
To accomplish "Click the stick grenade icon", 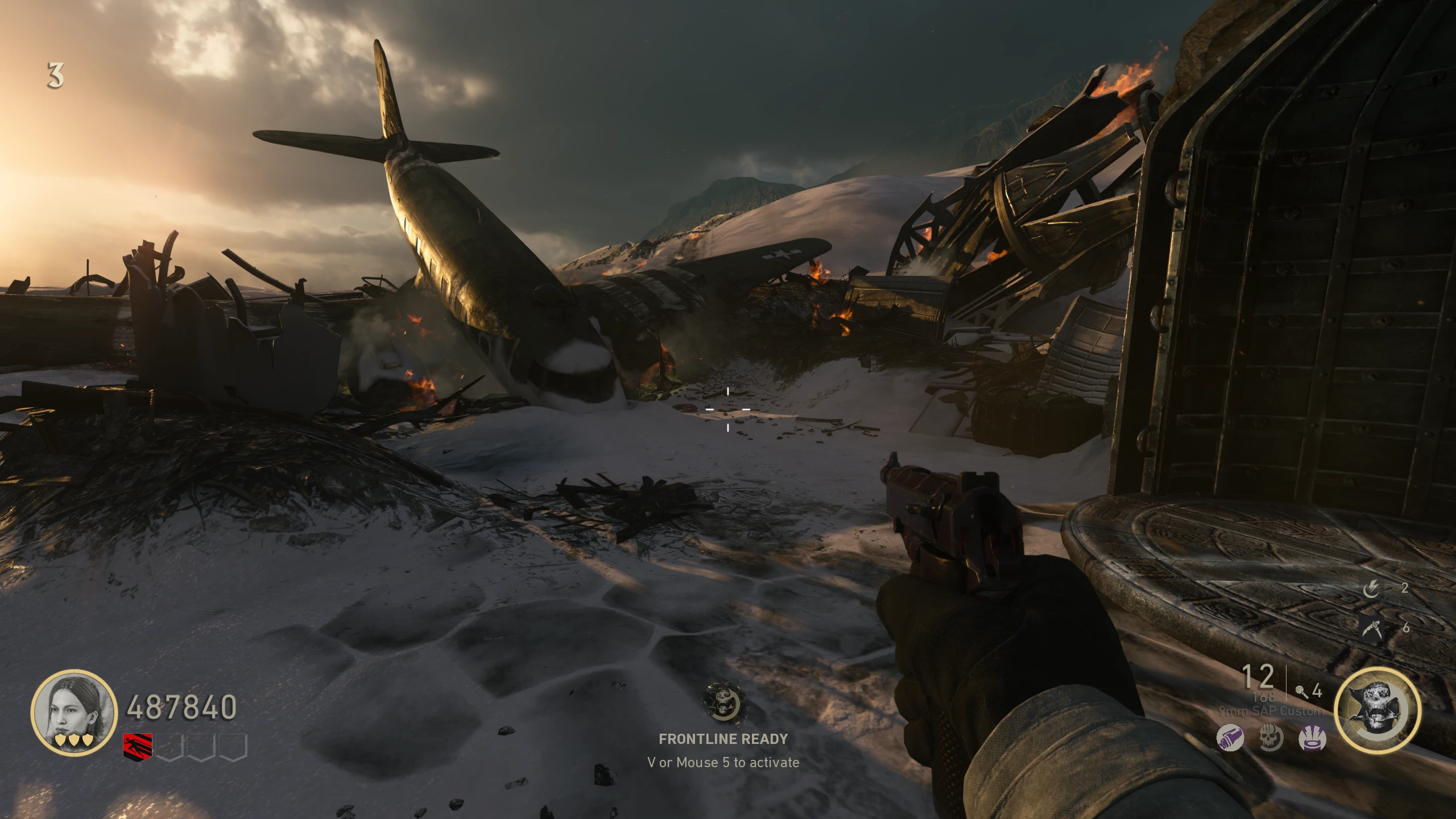I will pyautogui.click(x=1301, y=691).
